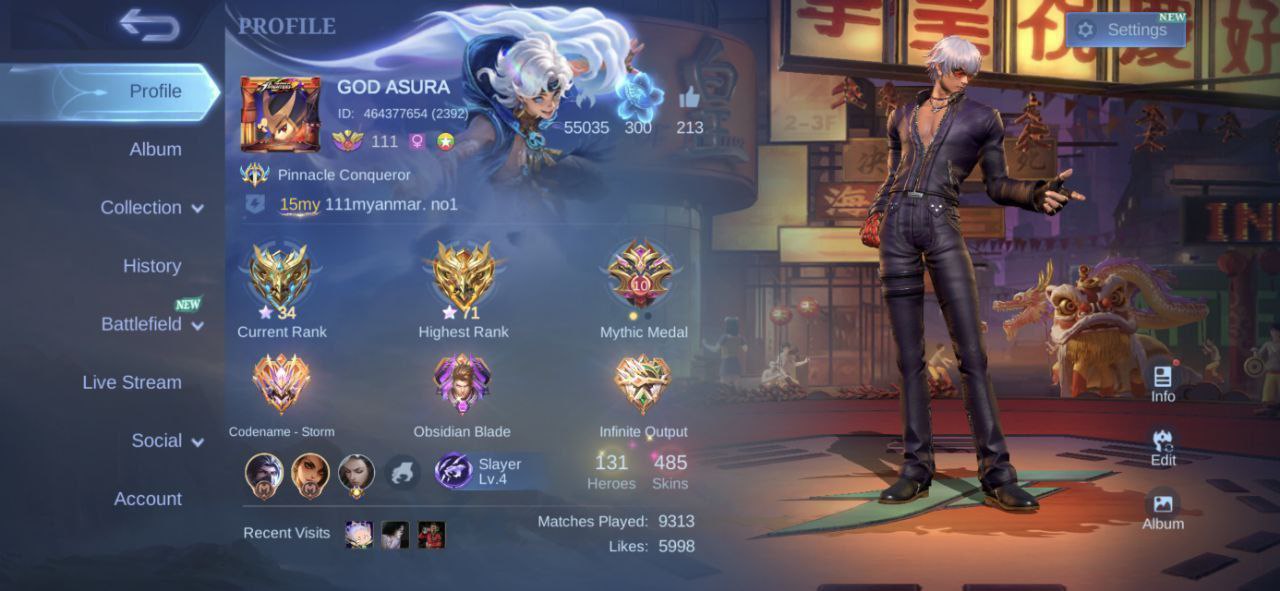Expand the Battlefield section
Image resolution: width=1280 pixels, height=591 pixels.
[151, 324]
